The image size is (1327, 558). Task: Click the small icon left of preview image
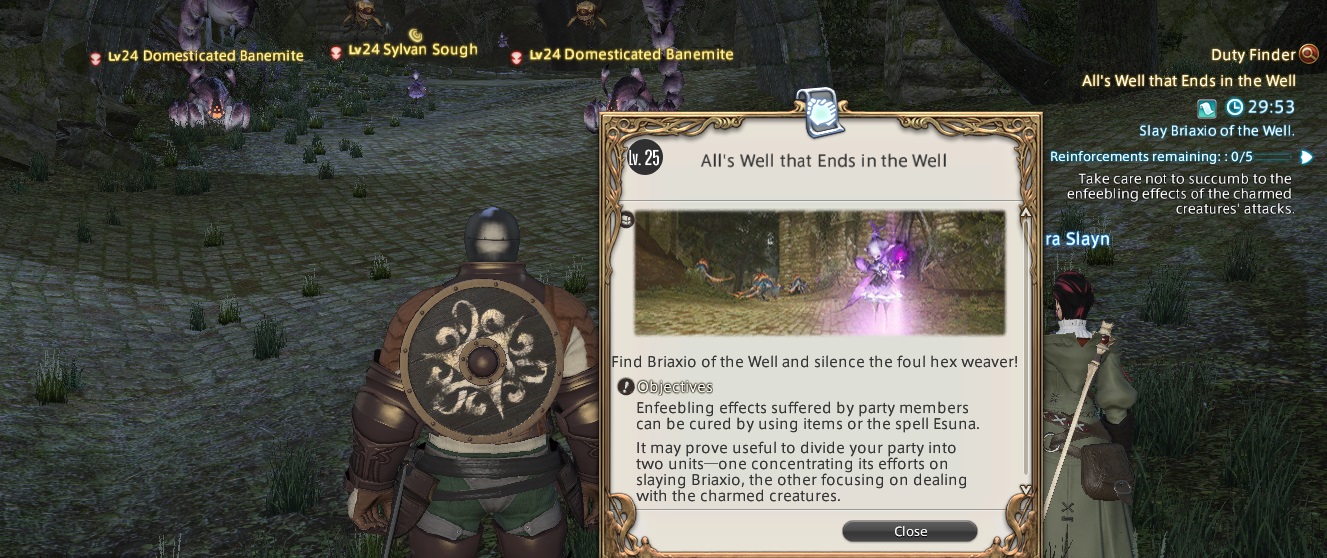coord(627,220)
